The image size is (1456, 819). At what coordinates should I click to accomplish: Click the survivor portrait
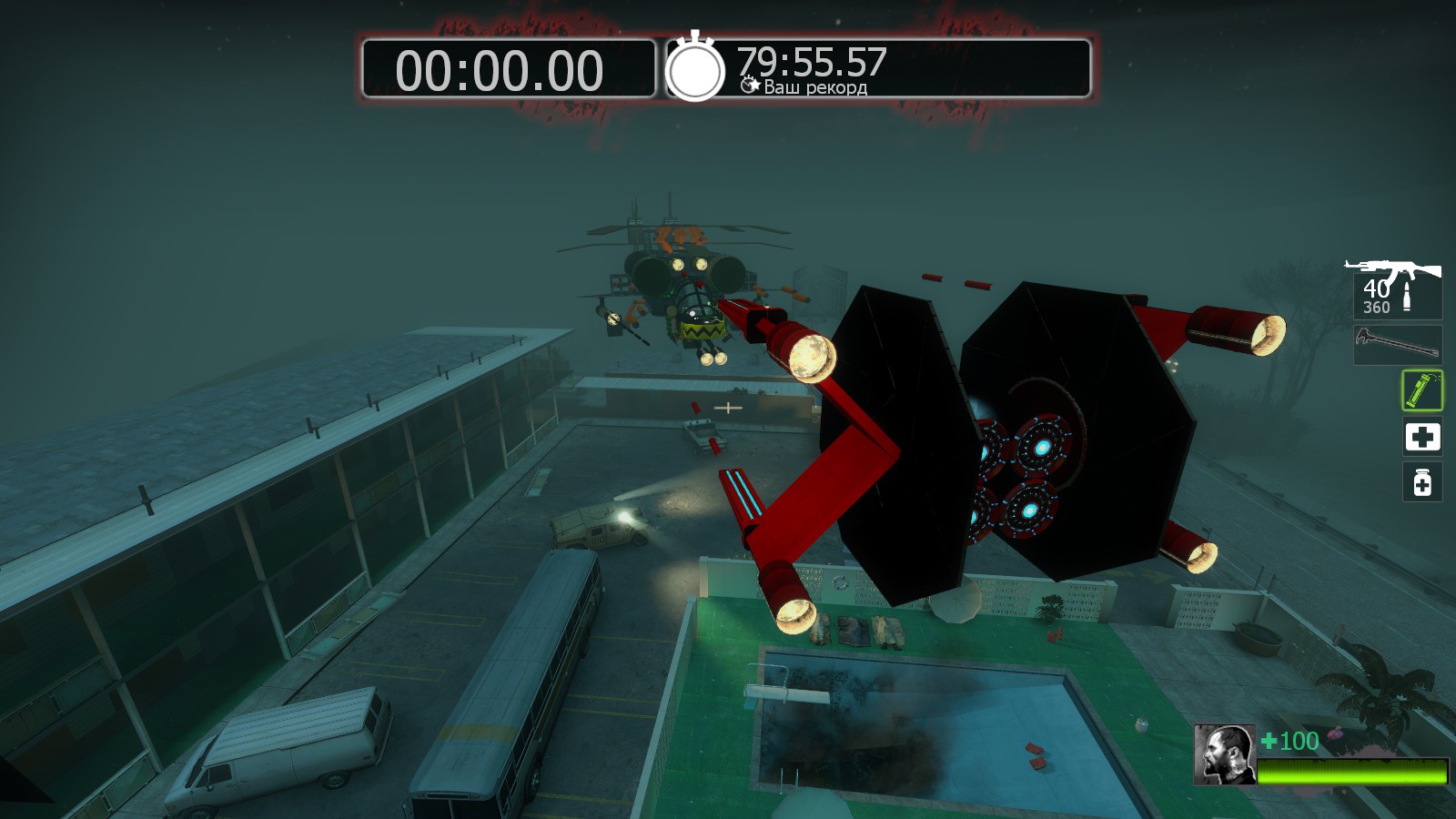(x=1224, y=754)
